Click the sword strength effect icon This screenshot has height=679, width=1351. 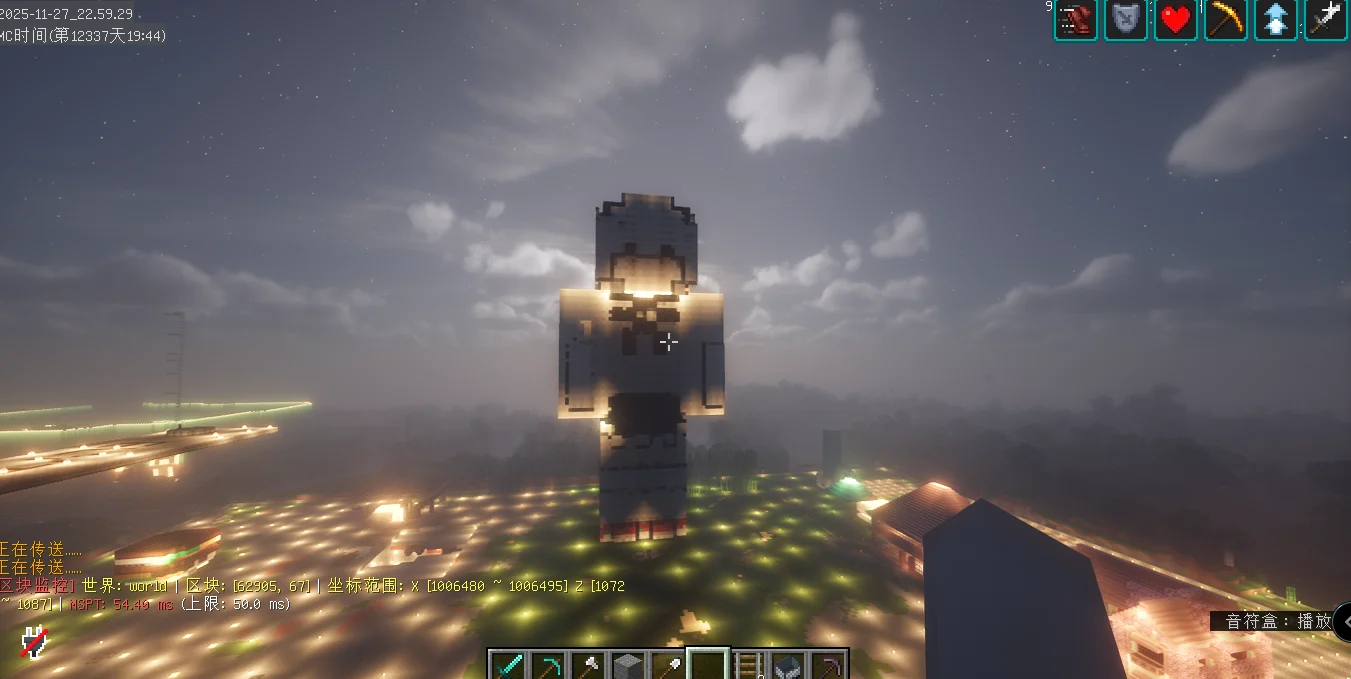1326,20
